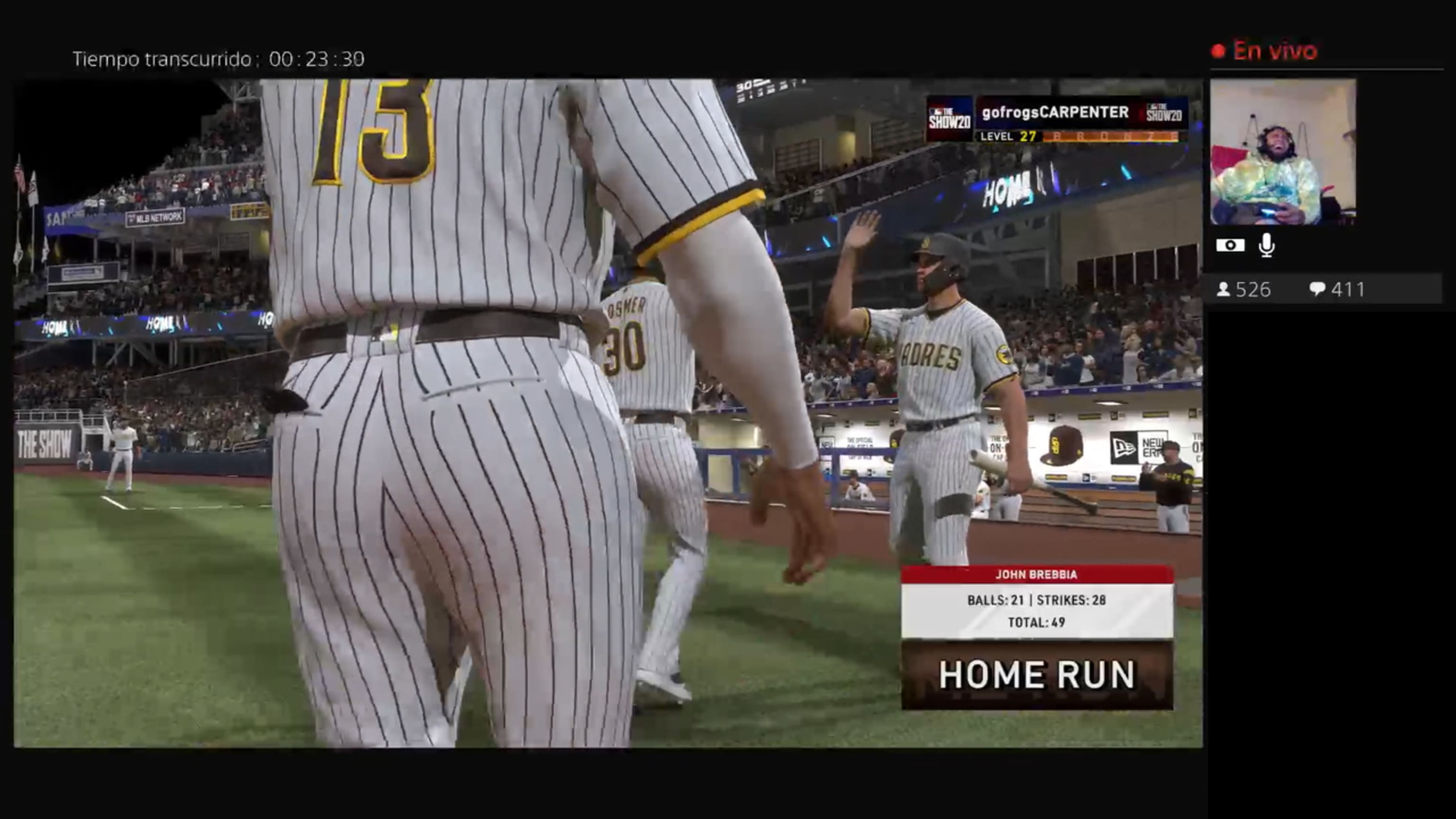This screenshot has height=819, width=1456.
Task: Toggle the microphone icon
Action: point(1266,246)
